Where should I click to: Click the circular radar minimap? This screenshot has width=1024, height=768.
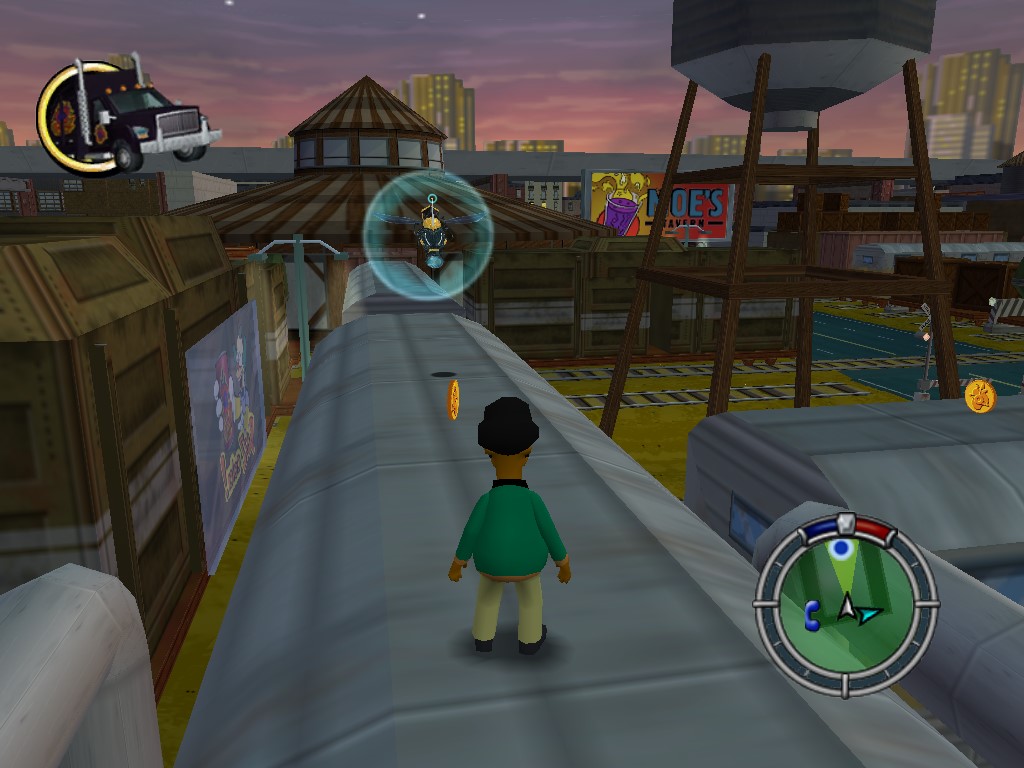845,605
